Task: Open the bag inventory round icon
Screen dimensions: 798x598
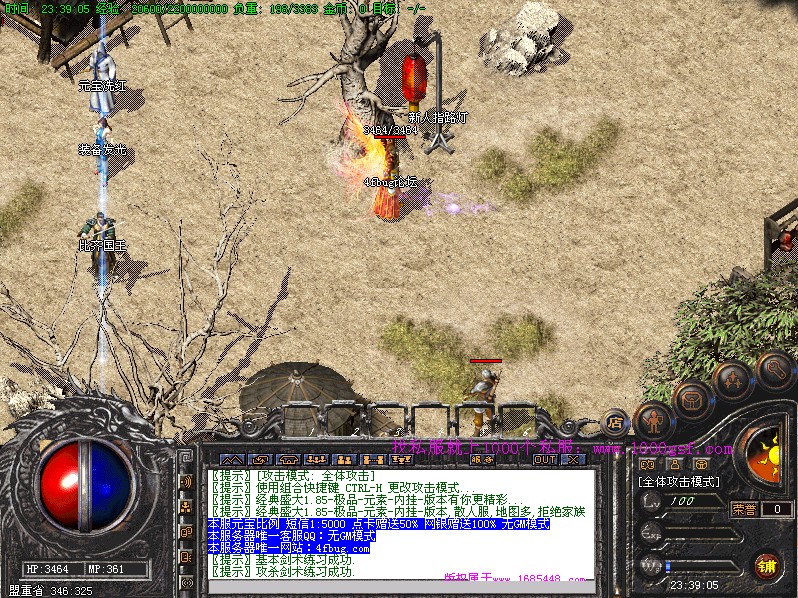Action: (x=691, y=400)
